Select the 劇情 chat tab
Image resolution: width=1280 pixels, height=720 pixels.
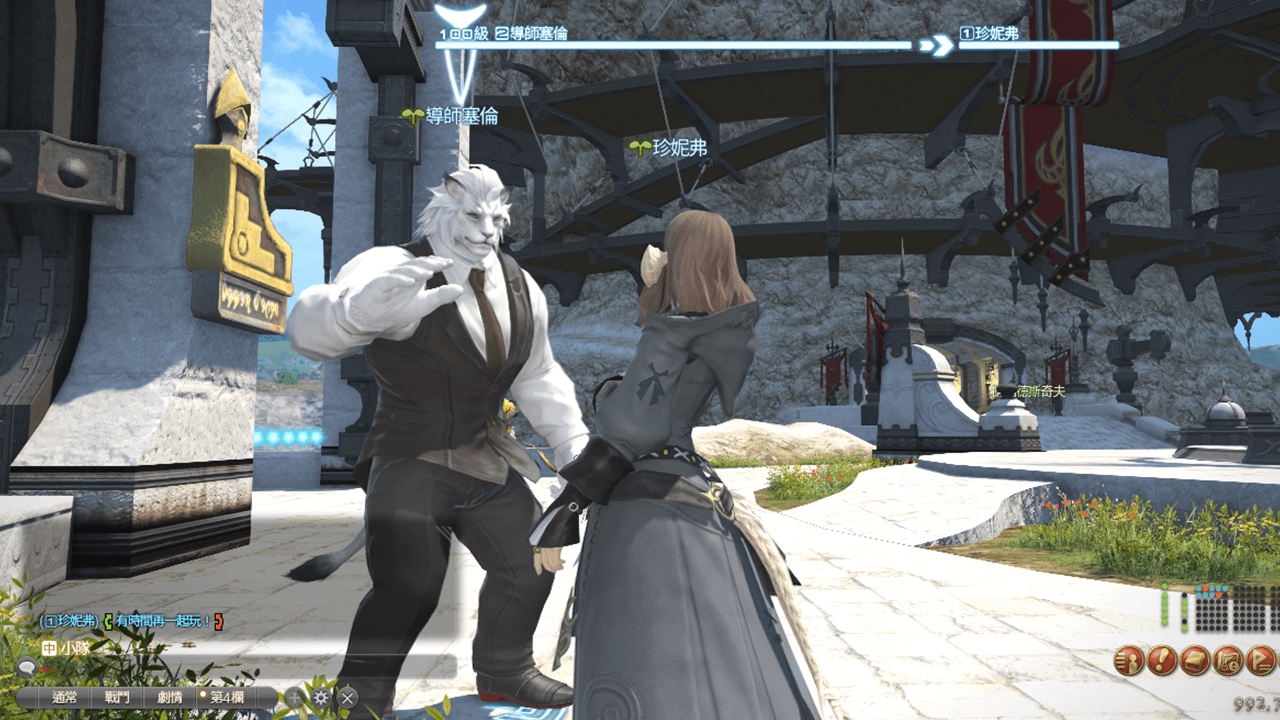(169, 698)
